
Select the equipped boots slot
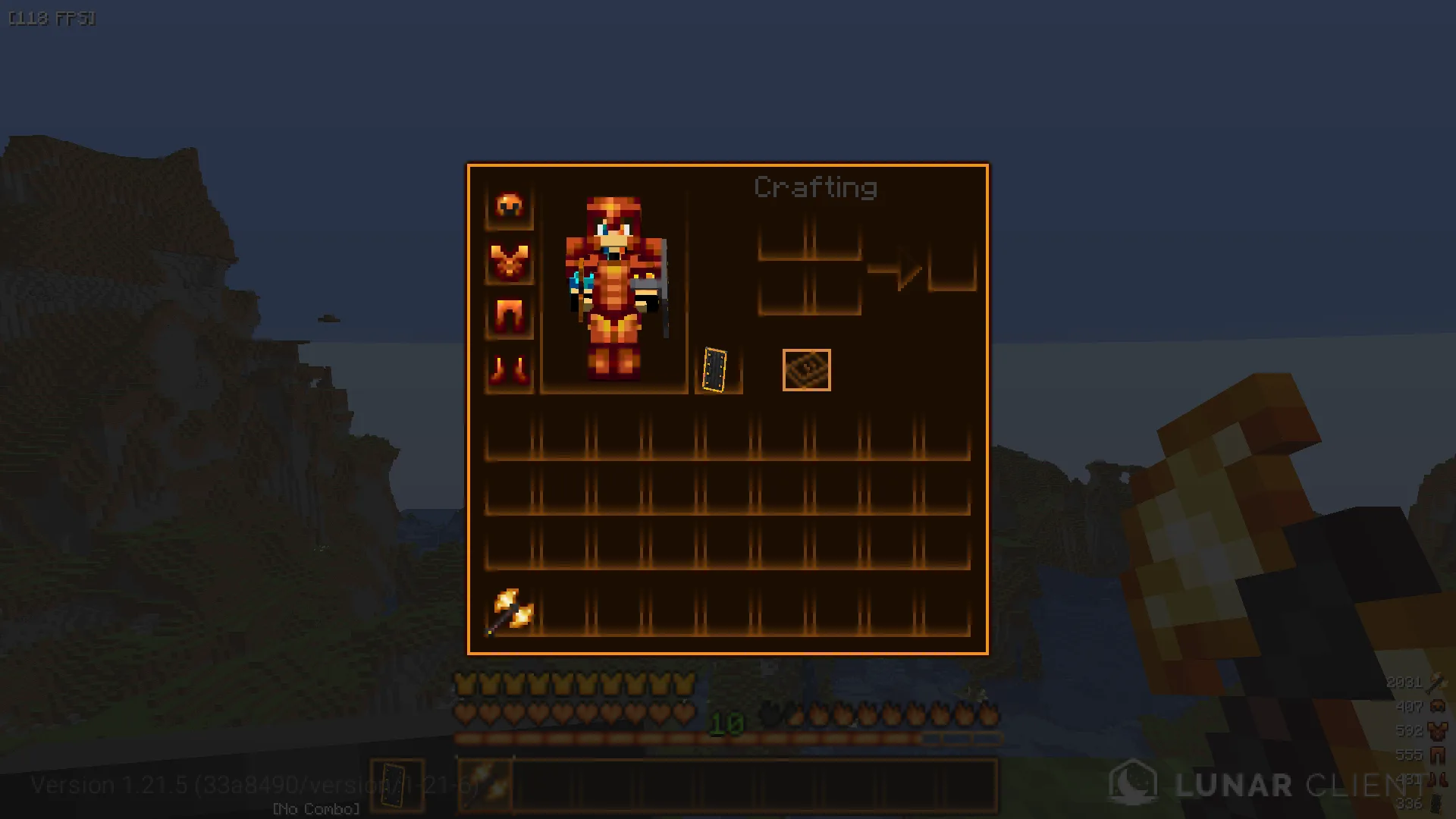click(509, 370)
